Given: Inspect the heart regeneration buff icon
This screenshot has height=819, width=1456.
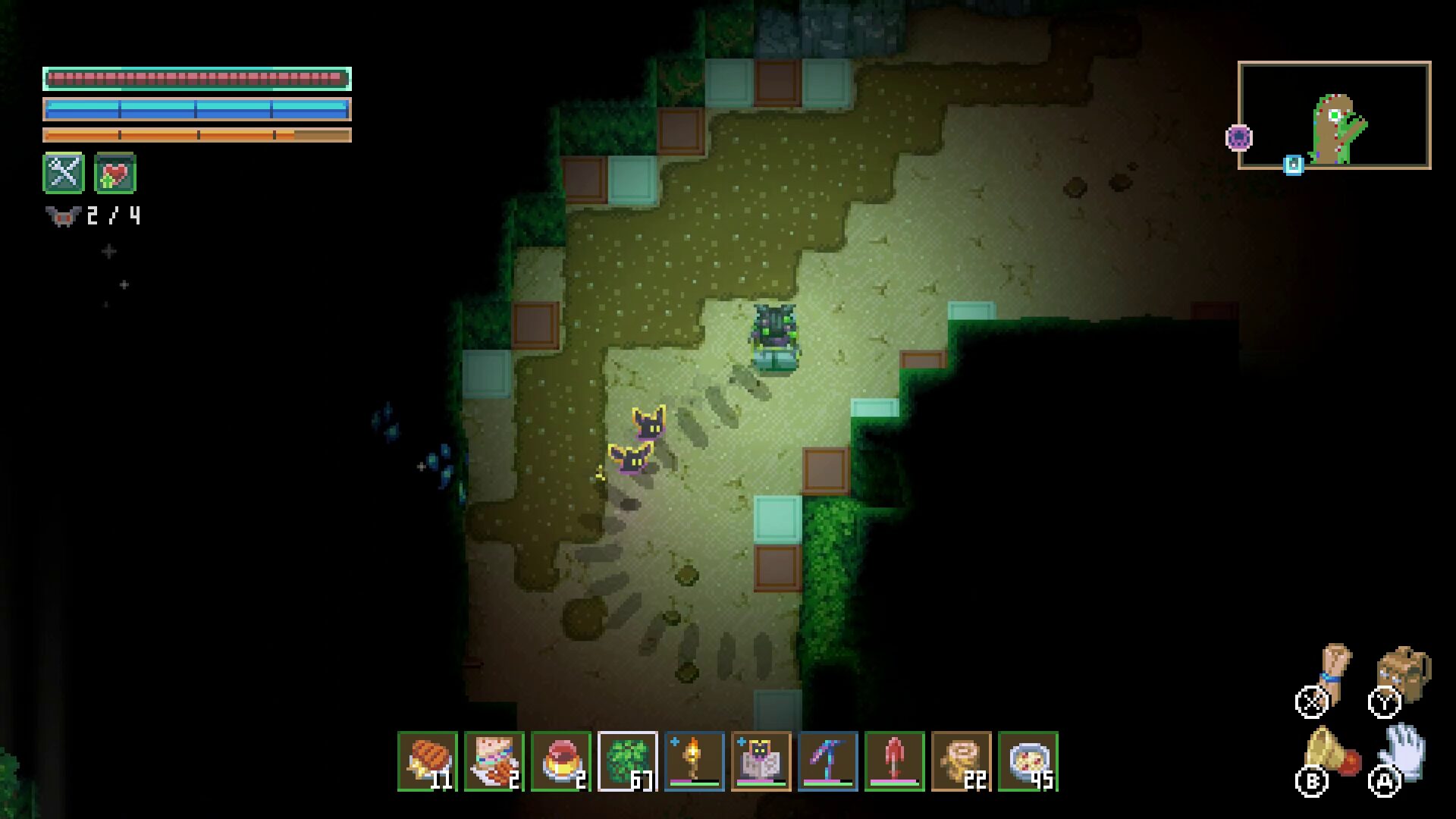Looking at the screenshot, I should click(x=115, y=173).
